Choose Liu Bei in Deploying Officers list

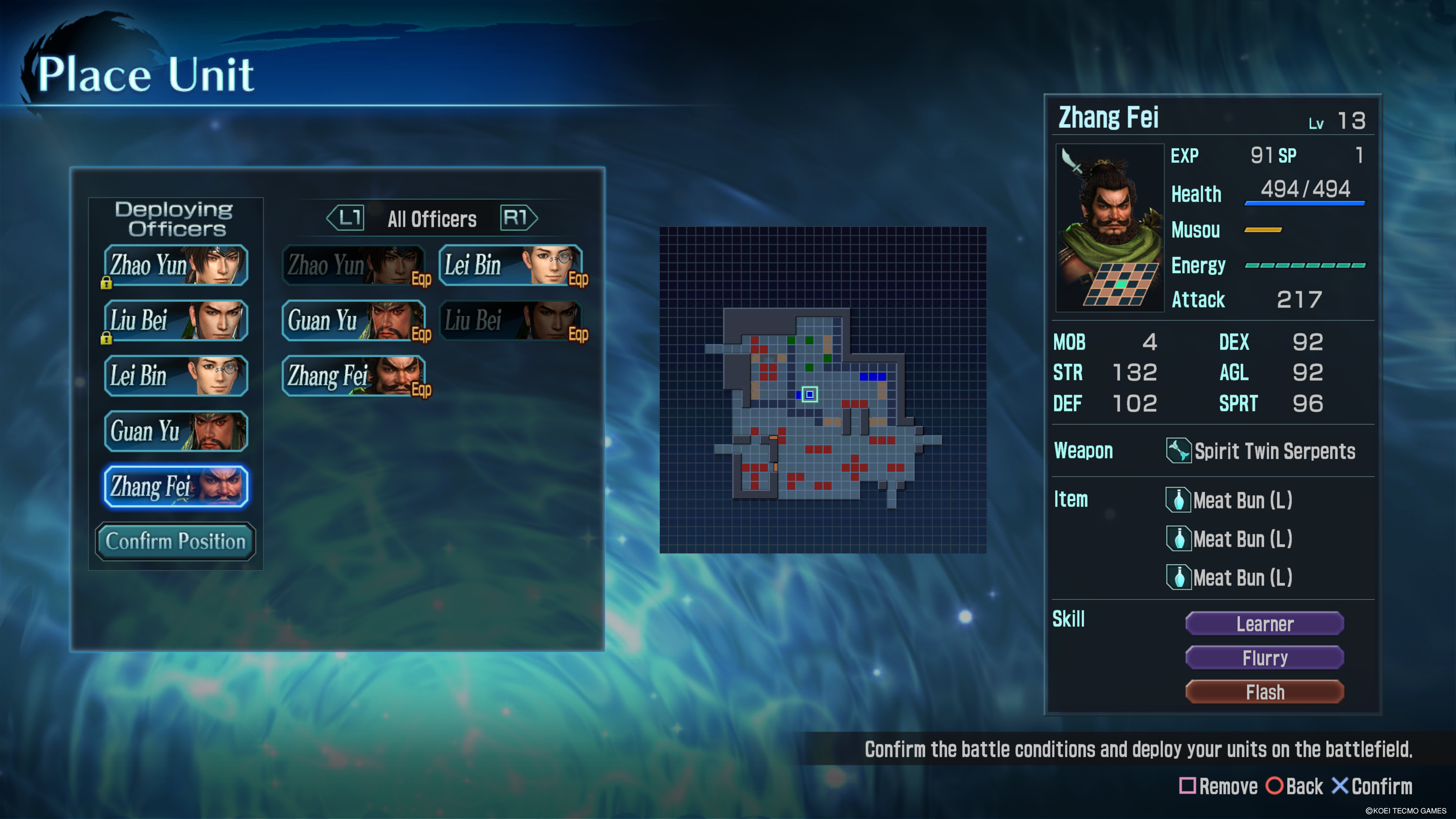176,320
